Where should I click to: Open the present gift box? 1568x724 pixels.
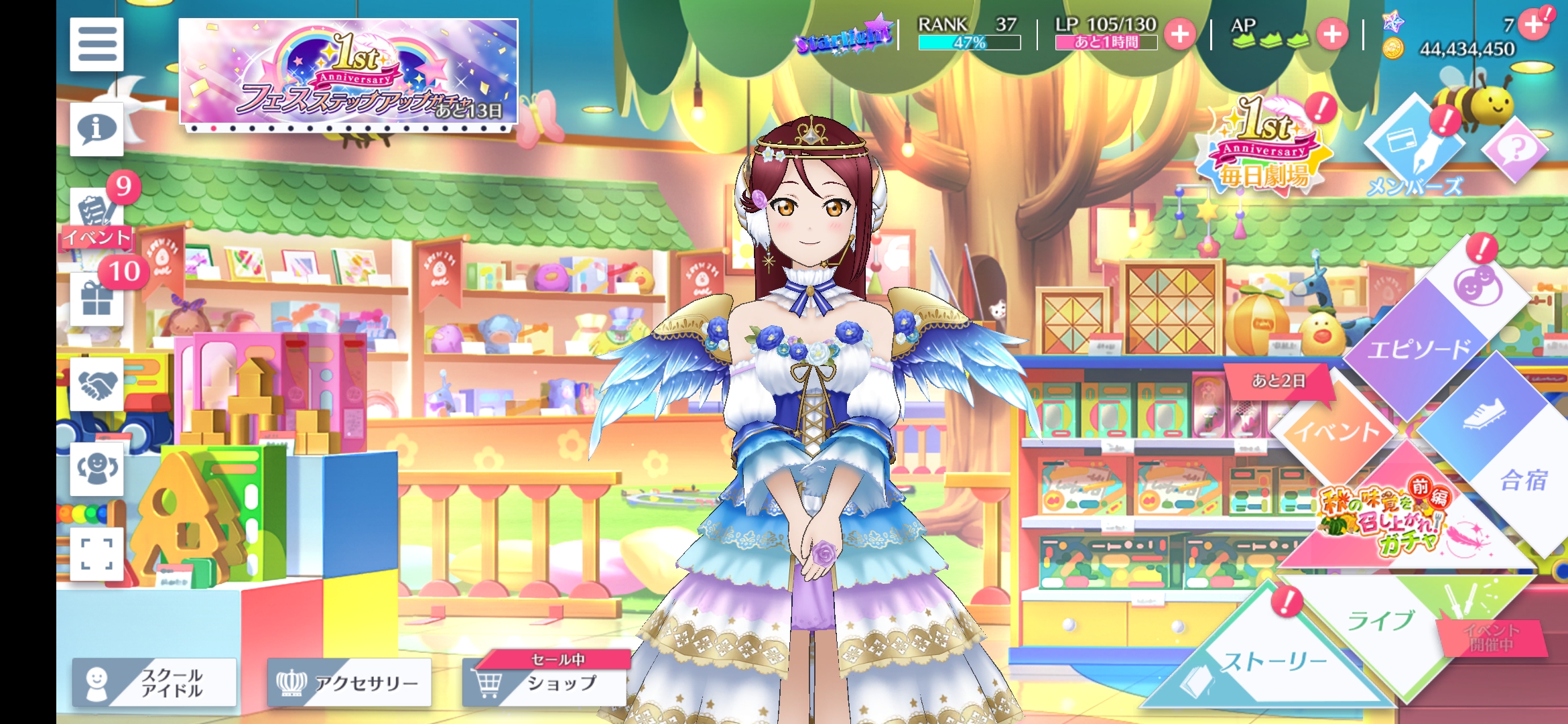[x=96, y=298]
